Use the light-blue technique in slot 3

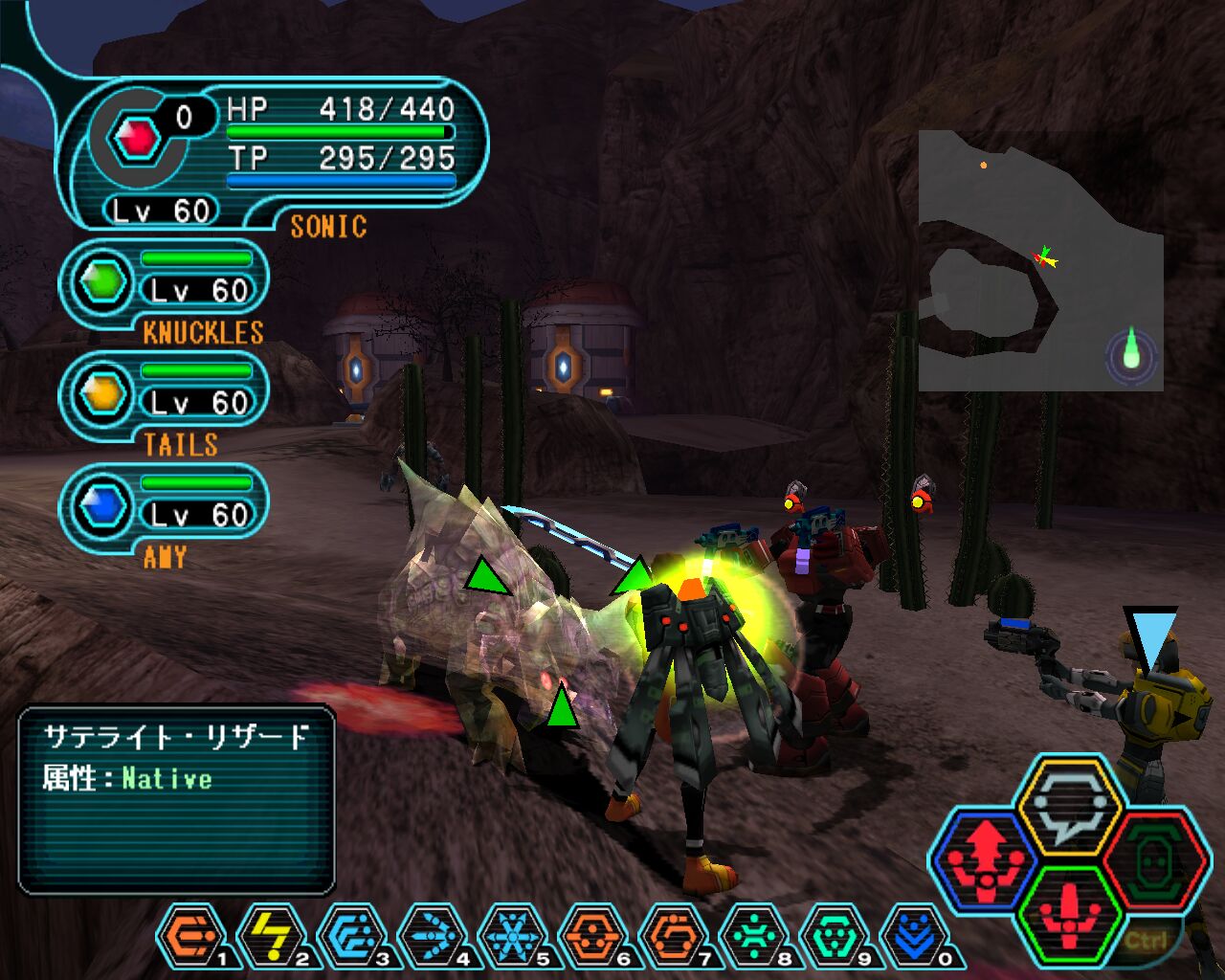click(352, 936)
